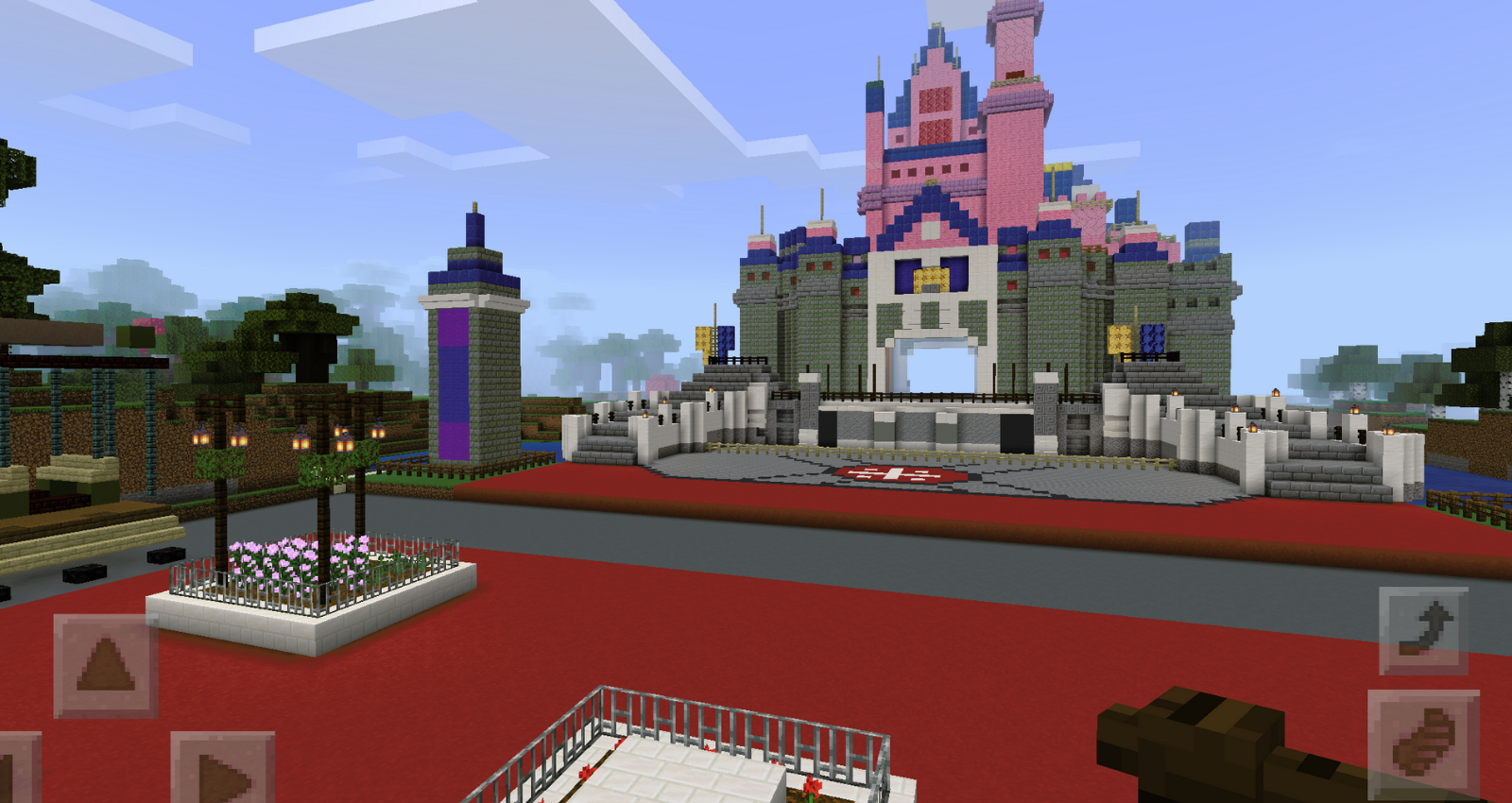Click the yellow banner left of the castle
Image resolution: width=1512 pixels, height=803 pixels.
(x=701, y=338)
